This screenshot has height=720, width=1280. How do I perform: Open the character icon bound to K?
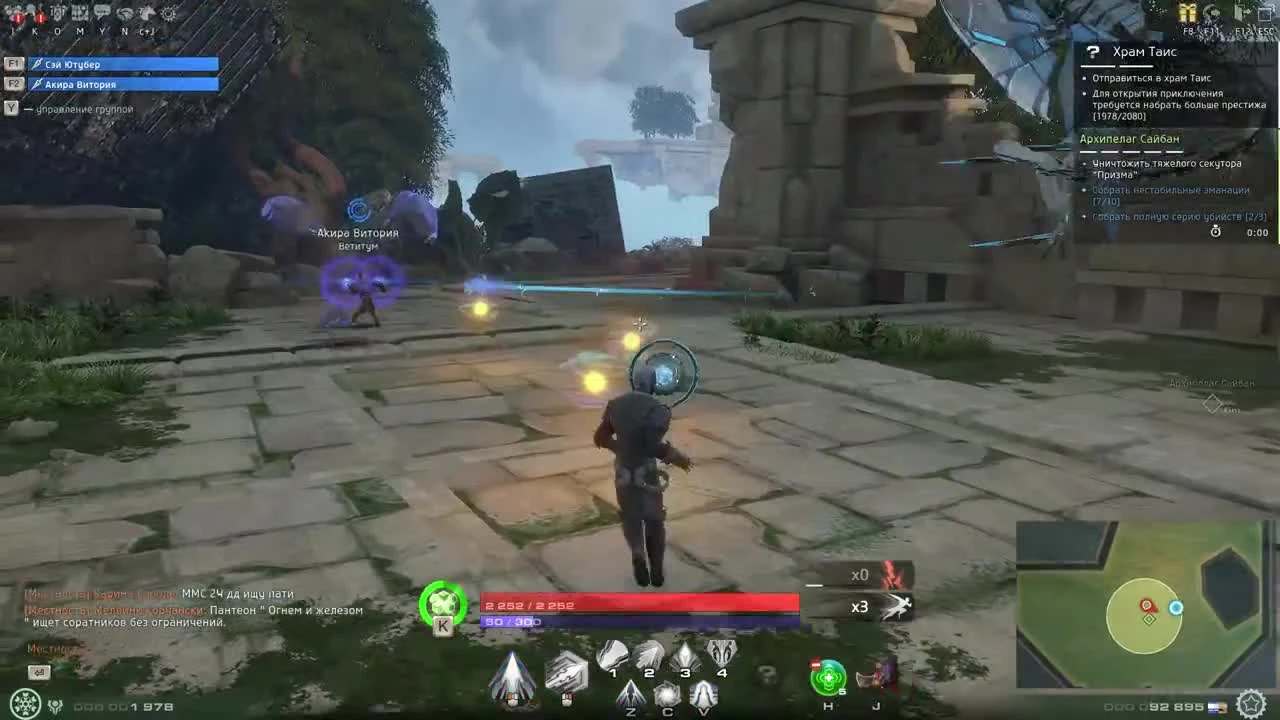pyautogui.click(x=36, y=12)
